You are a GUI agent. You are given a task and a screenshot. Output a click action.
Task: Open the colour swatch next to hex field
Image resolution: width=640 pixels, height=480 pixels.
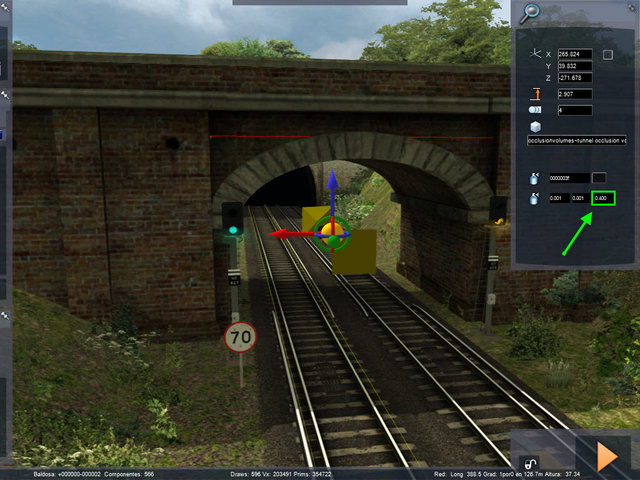[600, 178]
